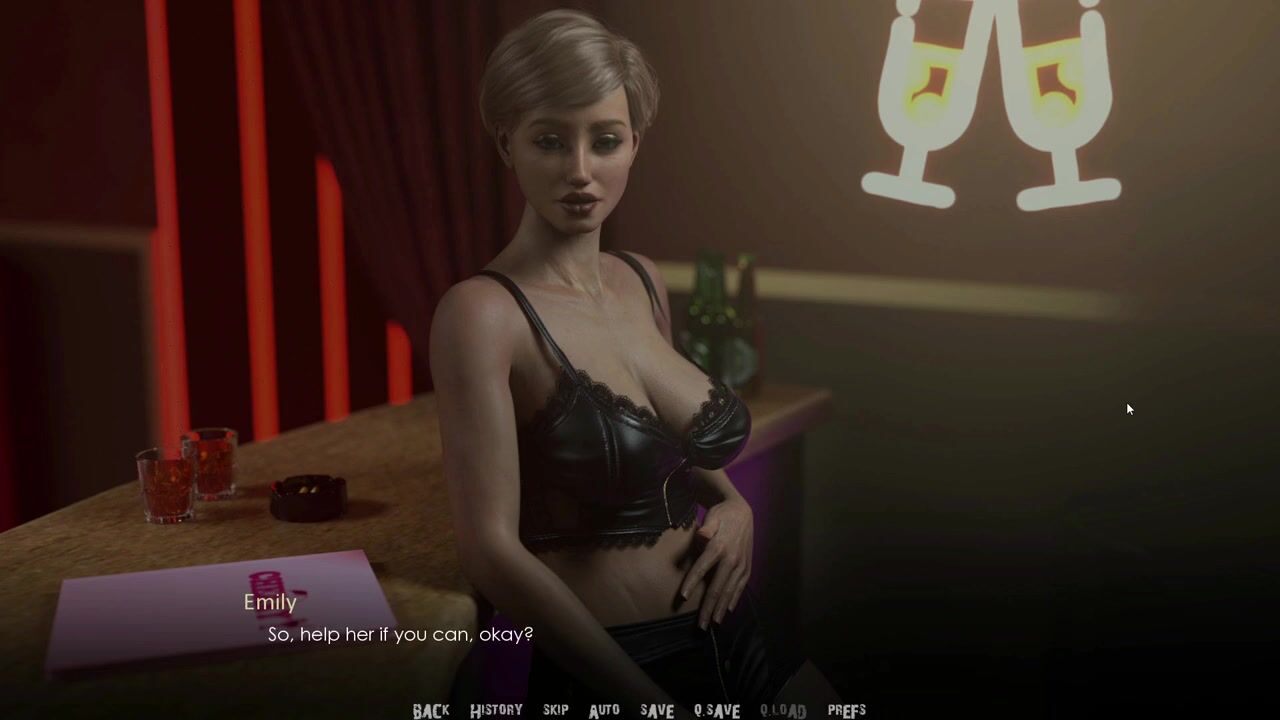
Task: Go back to the previous dialogue line
Action: (x=431, y=711)
